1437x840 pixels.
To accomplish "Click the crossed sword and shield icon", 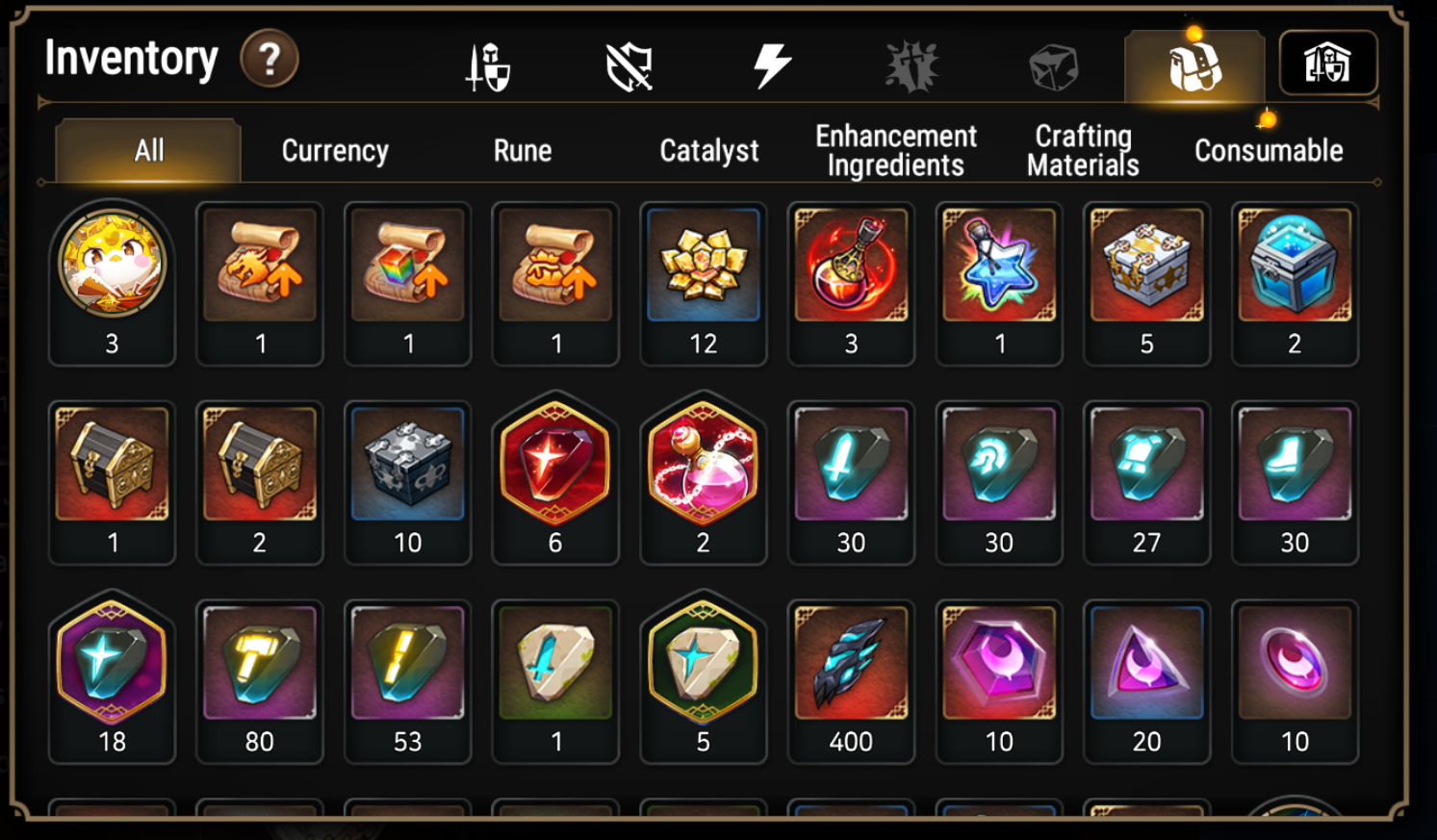I will [x=488, y=63].
